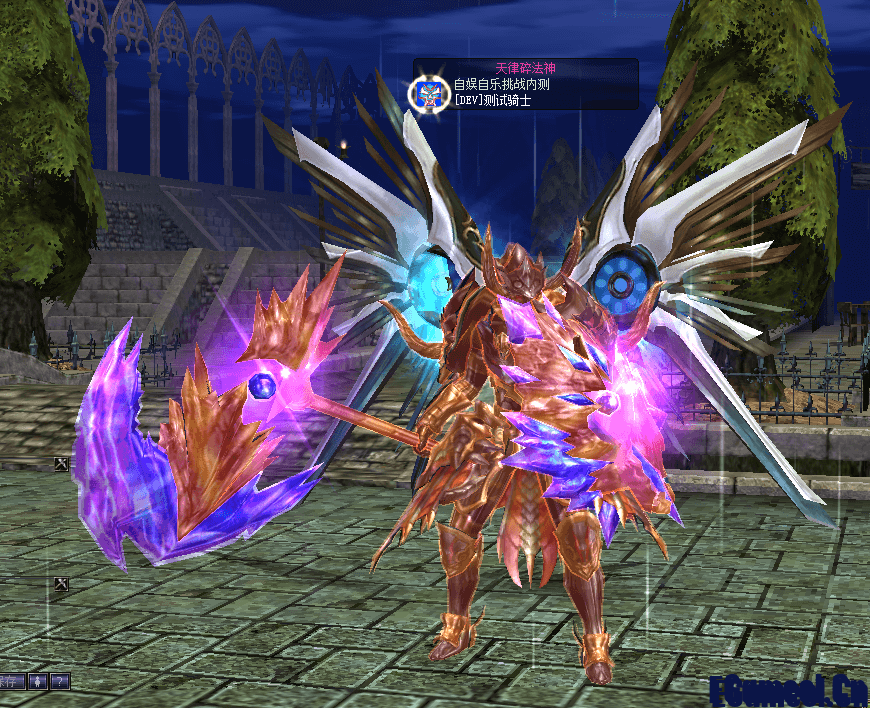Click the 保存 save button
The width and height of the screenshot is (870, 708).
point(9,682)
